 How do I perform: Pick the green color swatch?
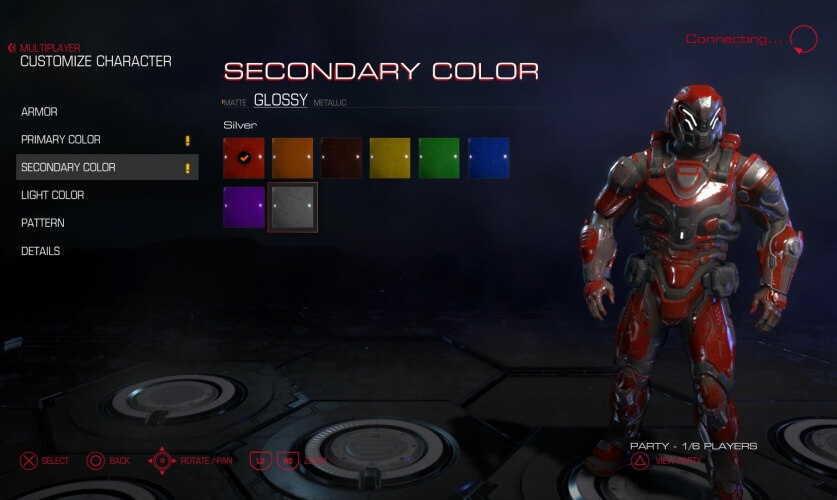coord(439,158)
